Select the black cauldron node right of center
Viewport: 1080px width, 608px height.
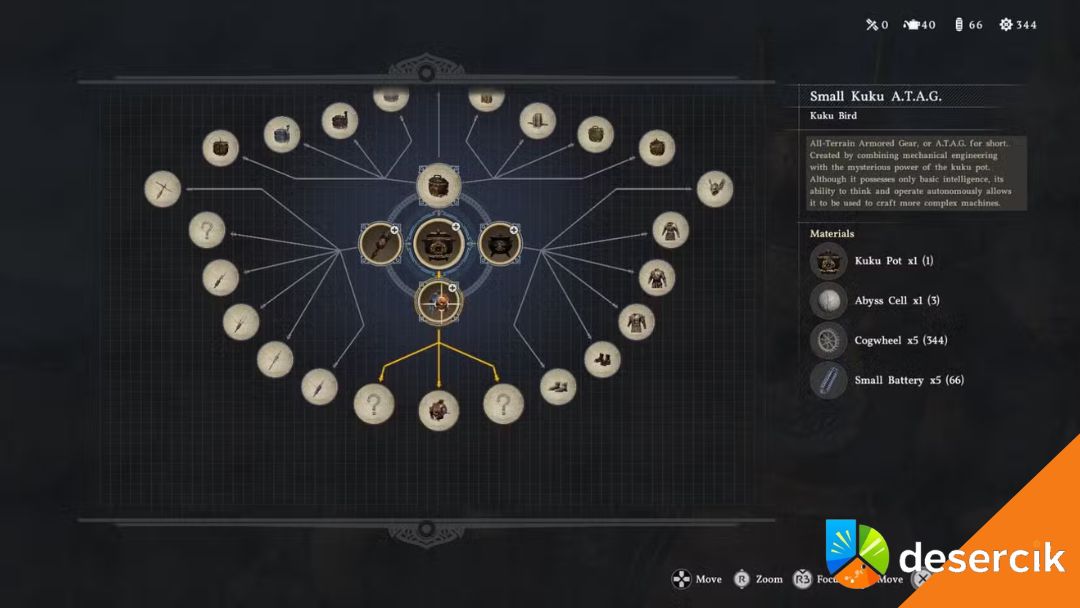point(498,244)
